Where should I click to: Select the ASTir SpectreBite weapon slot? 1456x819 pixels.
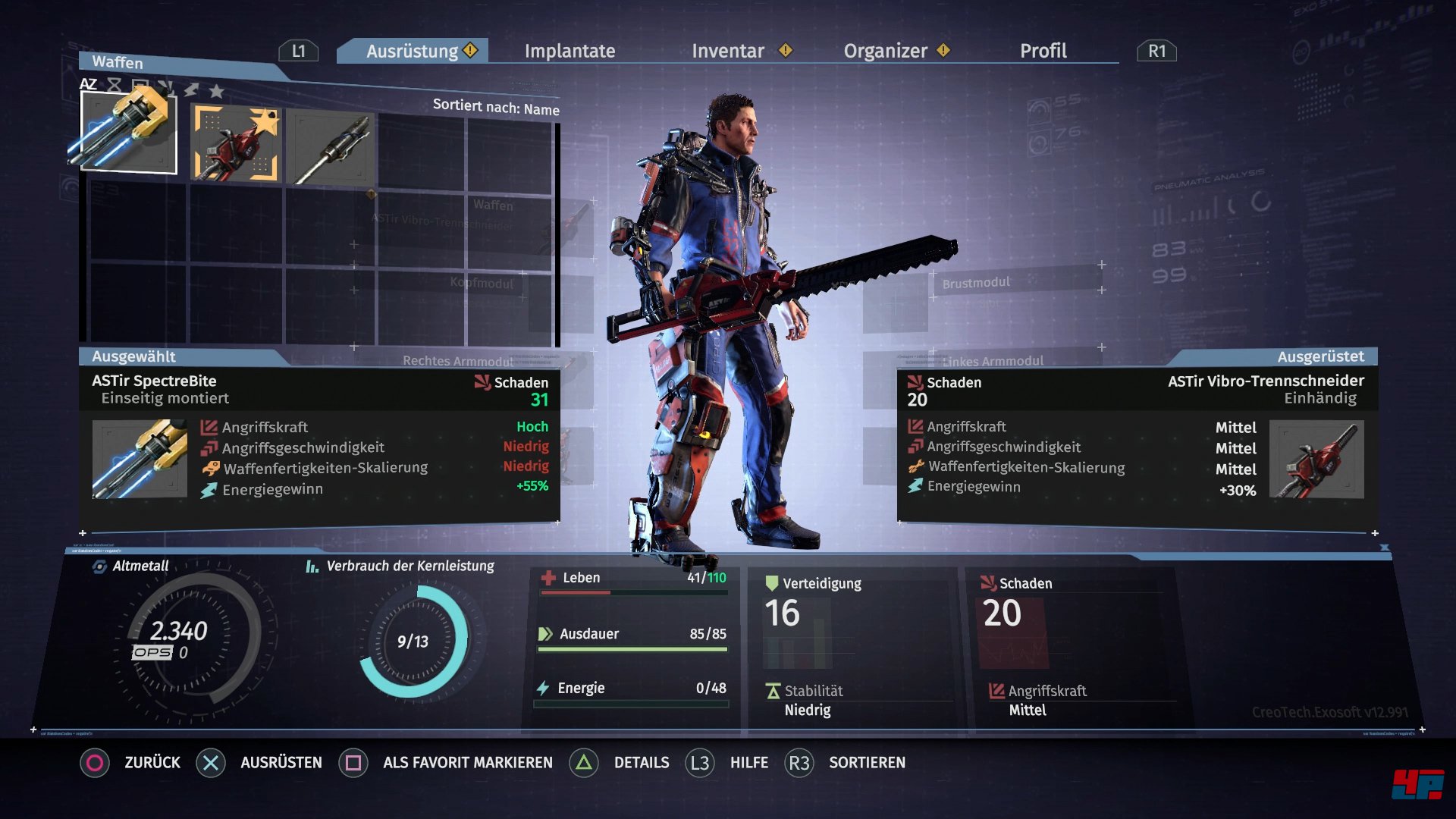tap(129, 133)
